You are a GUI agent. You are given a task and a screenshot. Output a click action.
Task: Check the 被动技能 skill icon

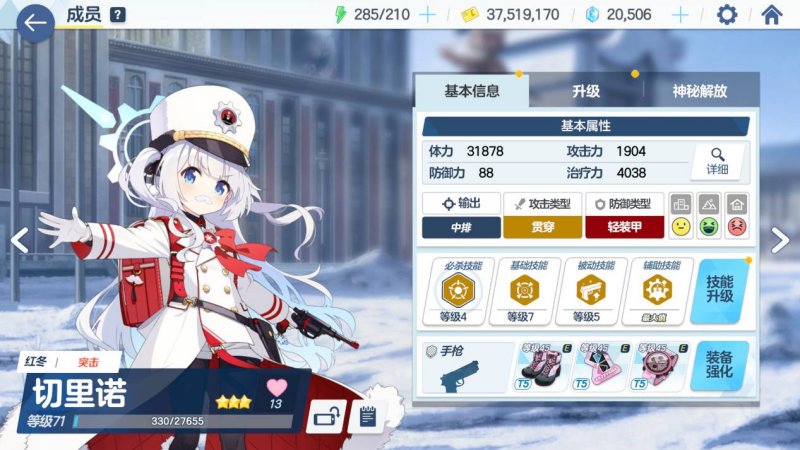(x=590, y=290)
